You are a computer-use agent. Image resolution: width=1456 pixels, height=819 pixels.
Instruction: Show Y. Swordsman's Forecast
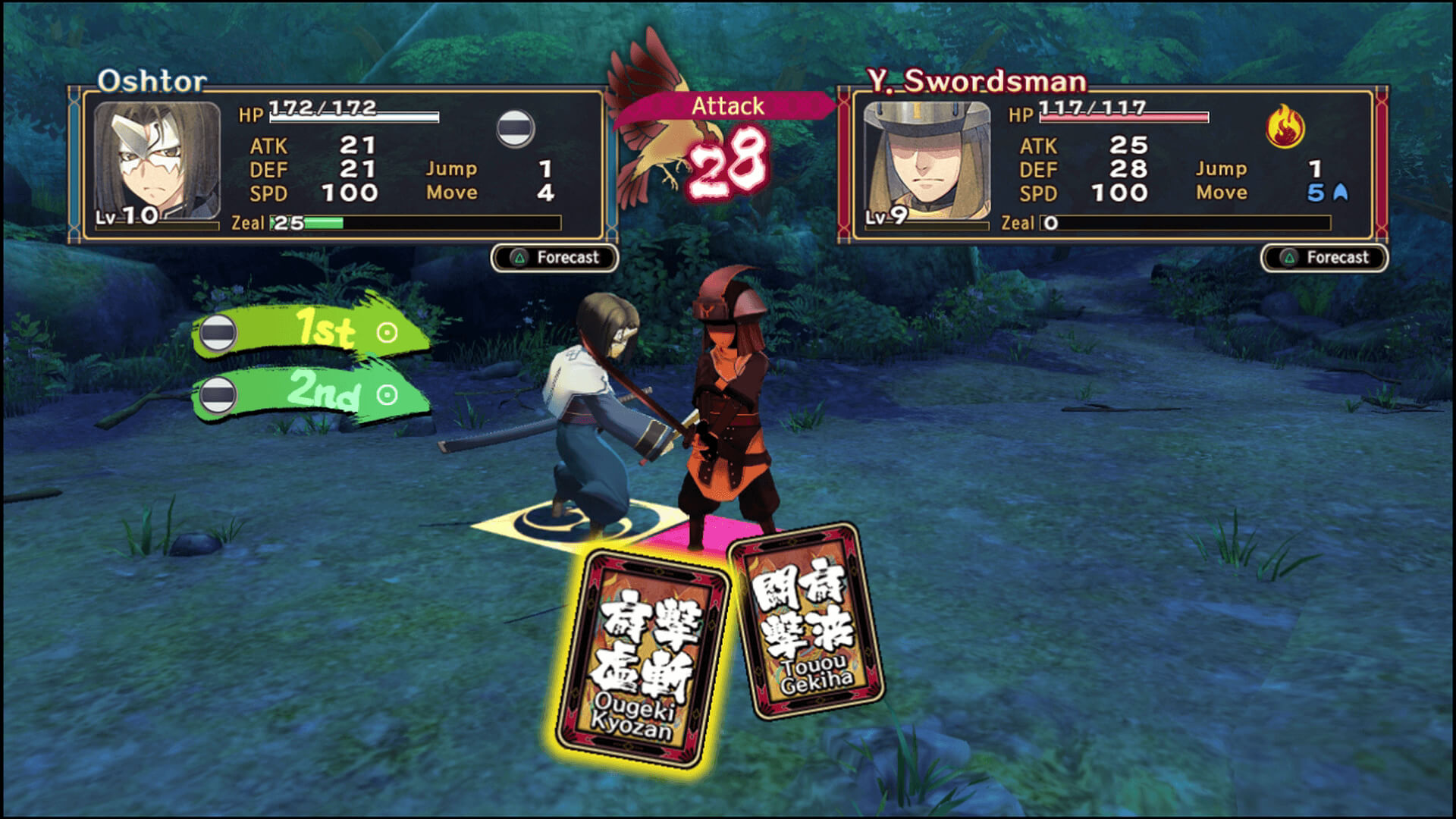pos(1324,258)
